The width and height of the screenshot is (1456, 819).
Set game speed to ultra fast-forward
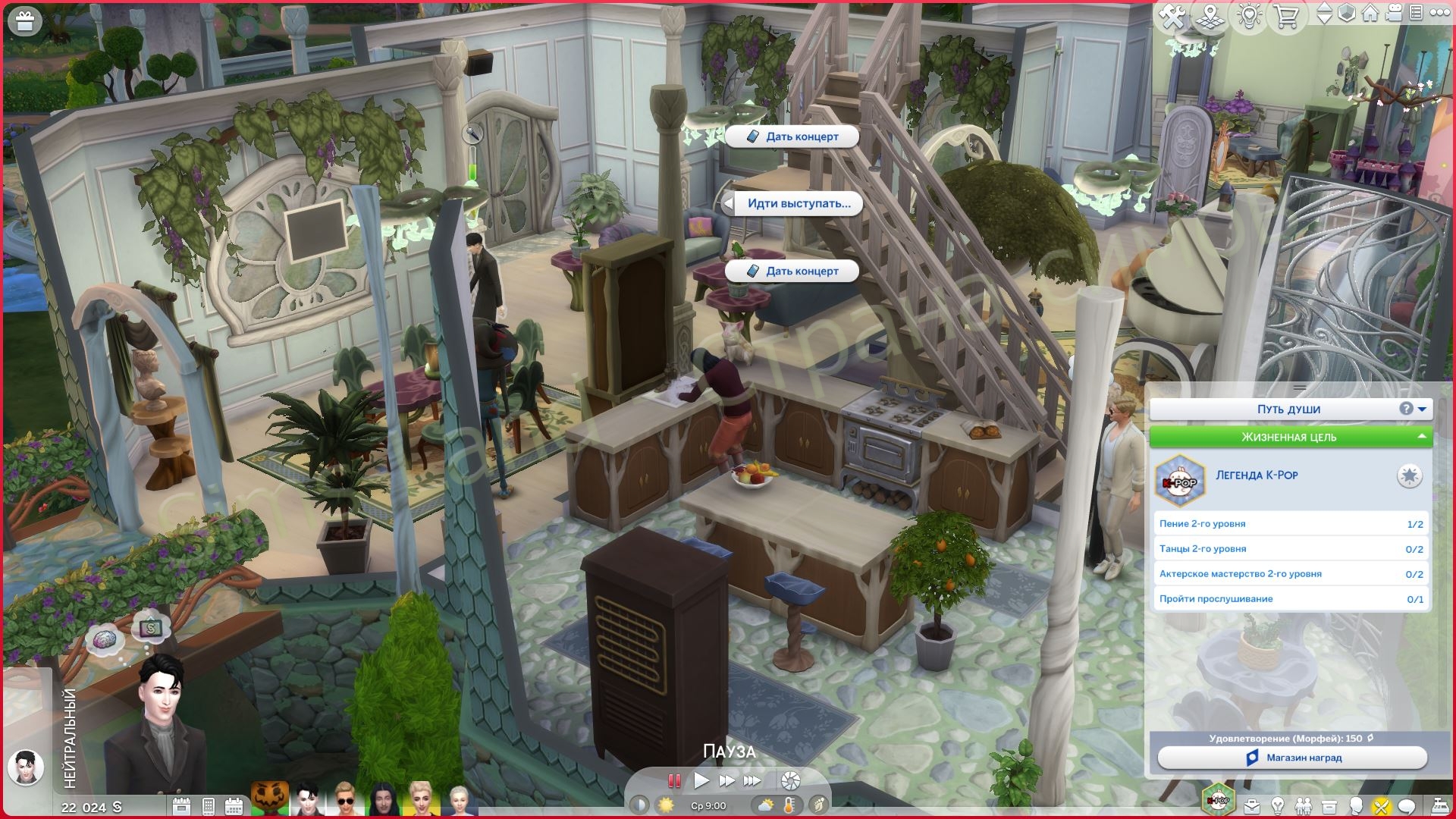click(752, 780)
